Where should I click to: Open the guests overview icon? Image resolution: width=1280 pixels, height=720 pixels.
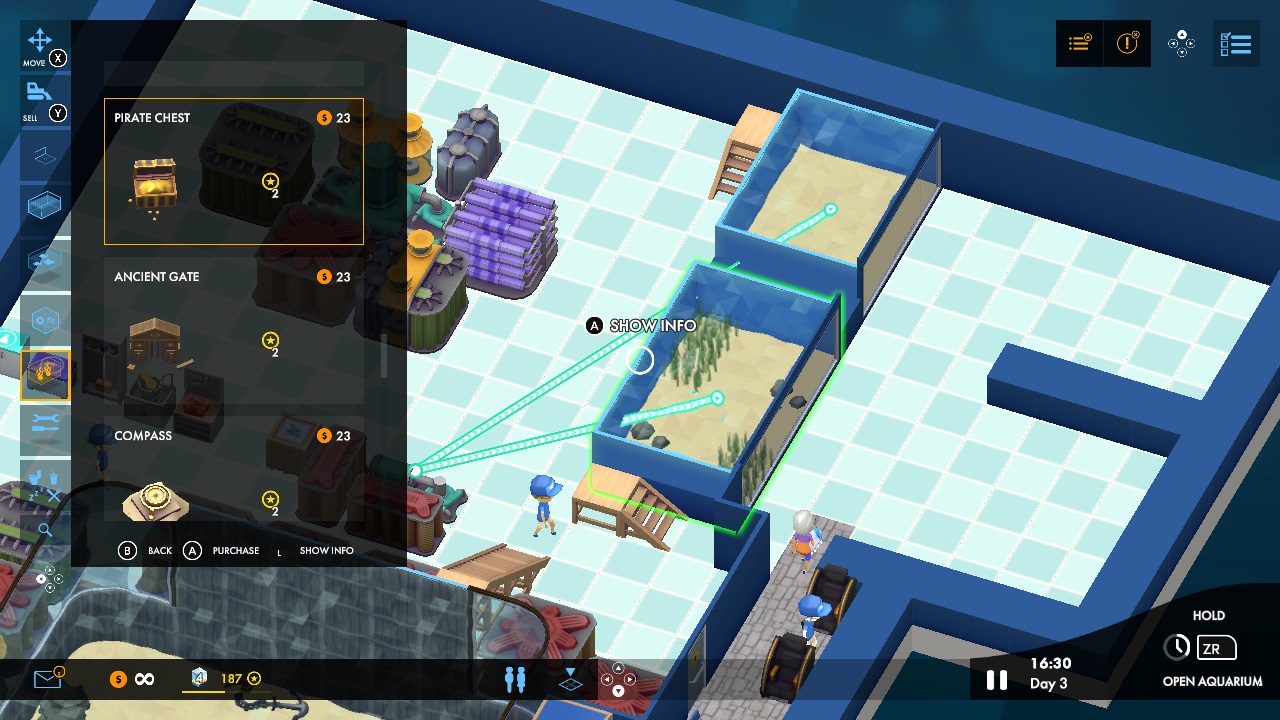coord(514,678)
